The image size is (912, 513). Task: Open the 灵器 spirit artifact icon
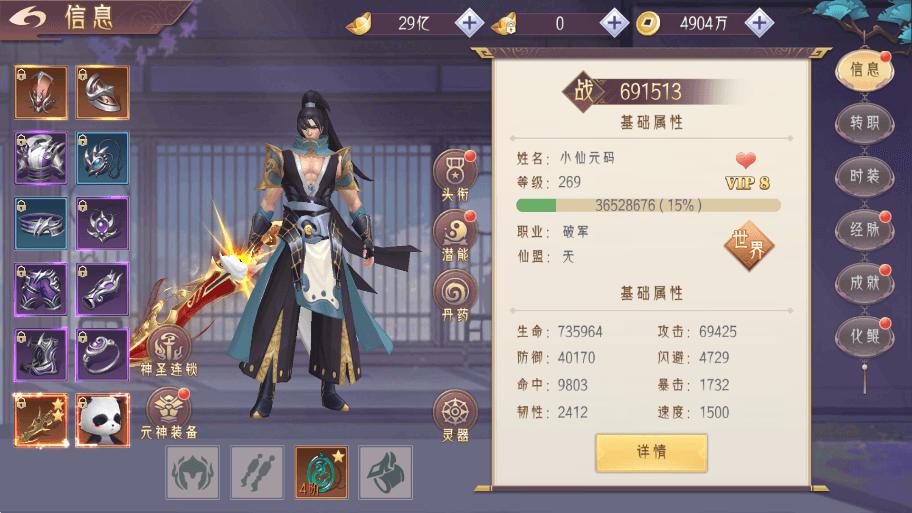(454, 416)
